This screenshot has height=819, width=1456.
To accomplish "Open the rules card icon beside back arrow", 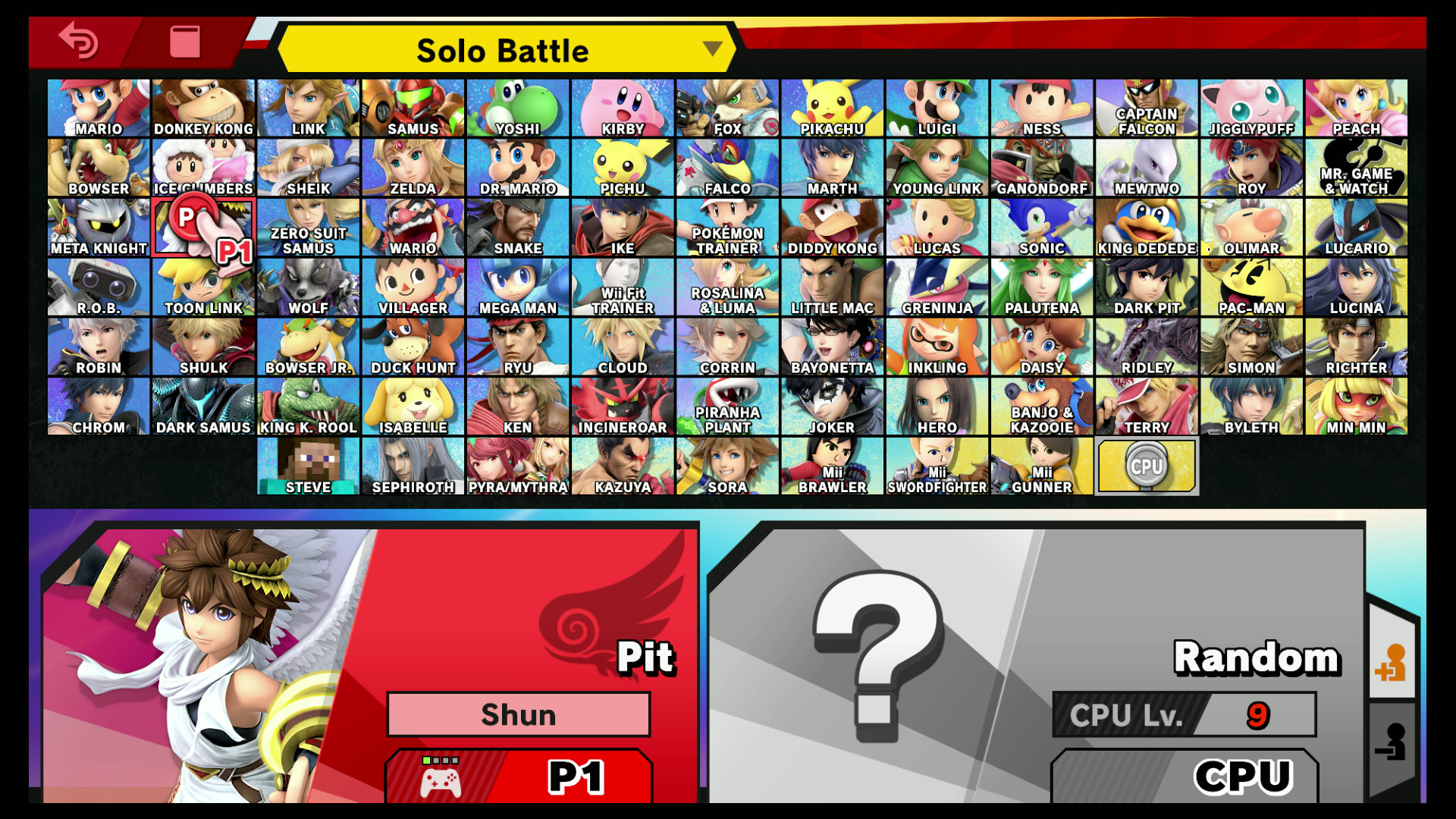I will 186,43.
